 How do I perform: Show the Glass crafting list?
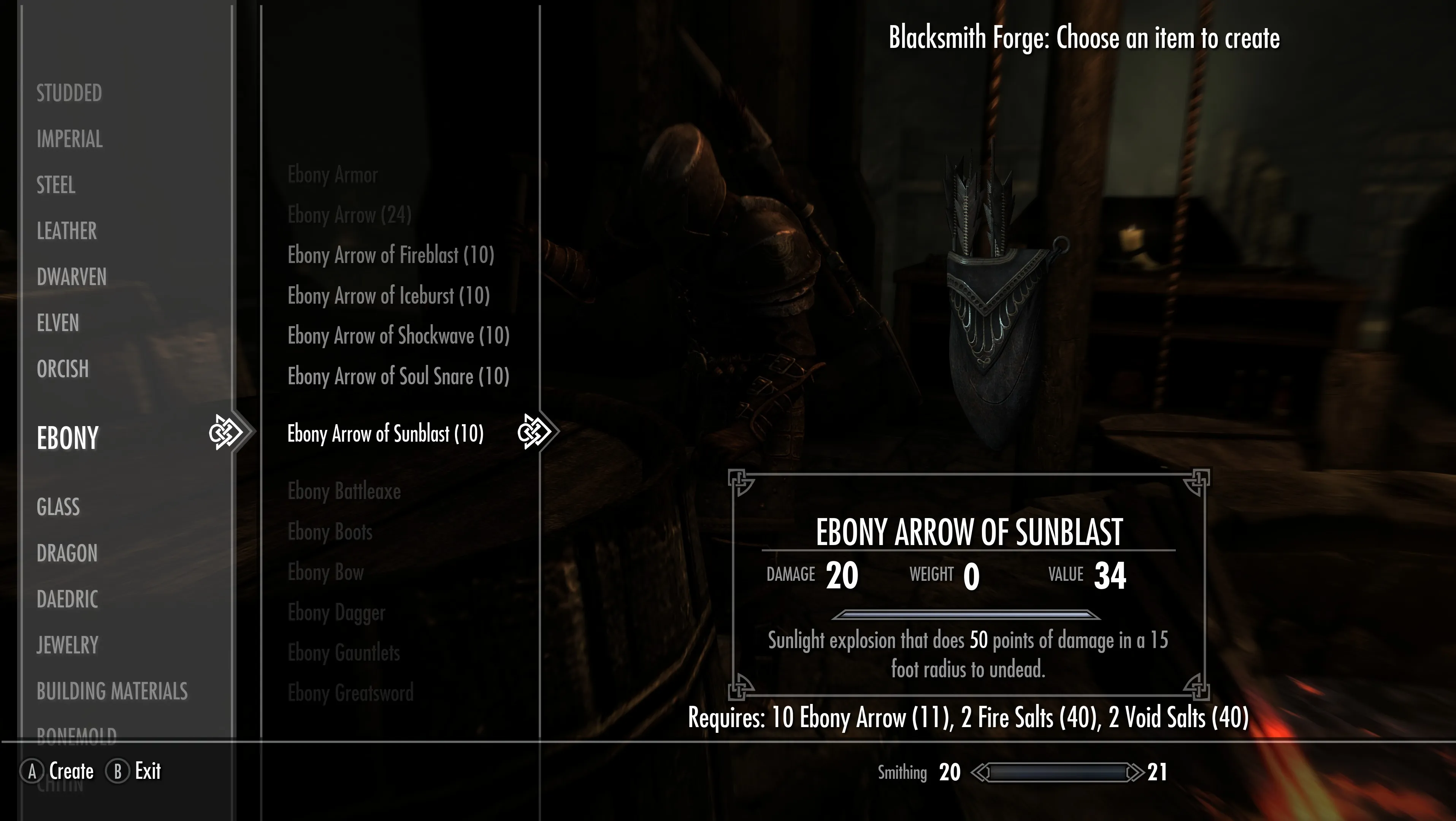coord(58,507)
